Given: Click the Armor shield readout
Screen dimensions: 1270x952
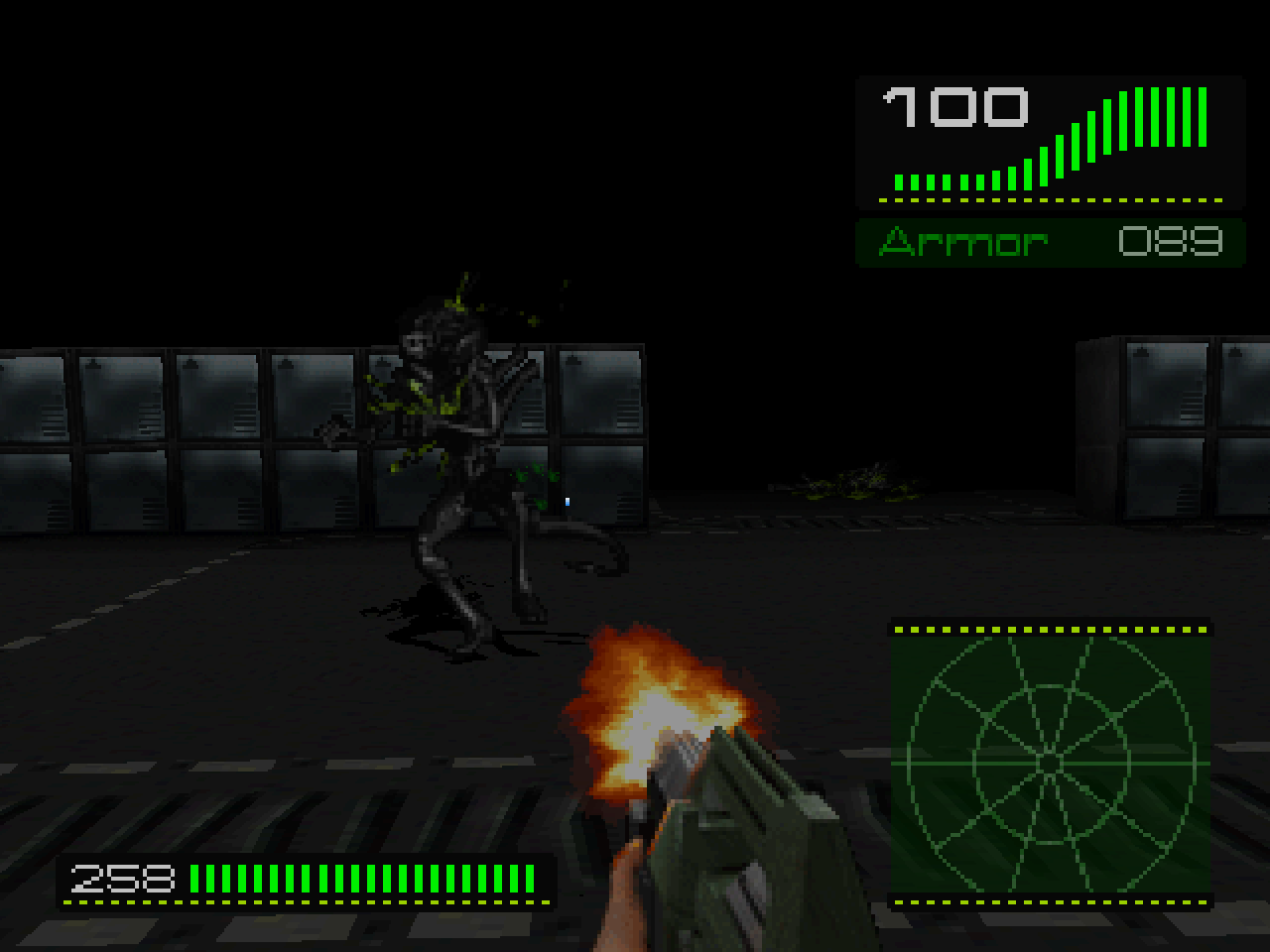Looking at the screenshot, I should pos(1052,240).
